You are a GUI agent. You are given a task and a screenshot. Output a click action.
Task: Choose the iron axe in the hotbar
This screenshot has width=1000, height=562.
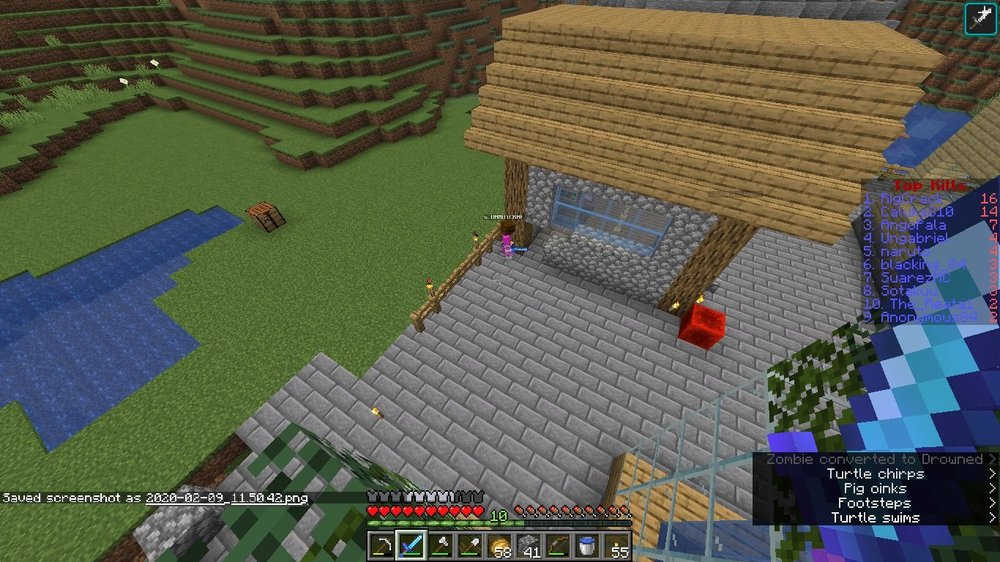tap(440, 545)
